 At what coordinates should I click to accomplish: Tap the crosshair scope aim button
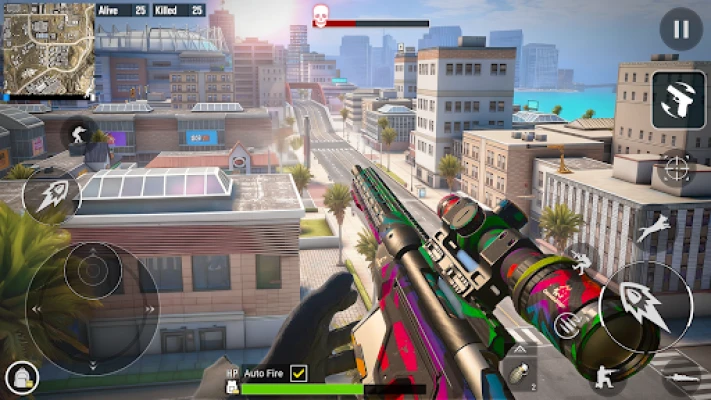(677, 167)
